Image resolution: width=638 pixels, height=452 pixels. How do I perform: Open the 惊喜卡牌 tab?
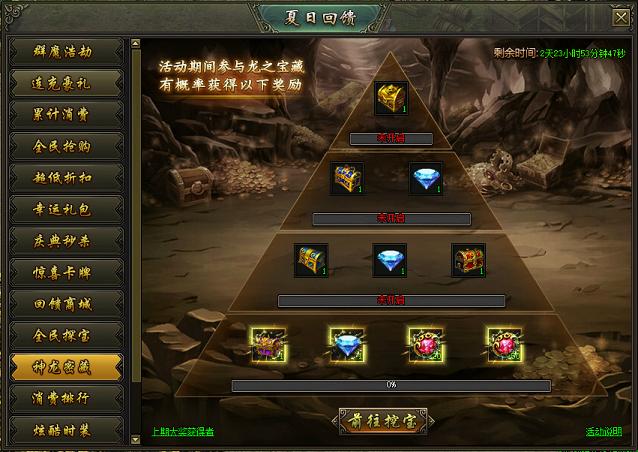click(x=66, y=271)
